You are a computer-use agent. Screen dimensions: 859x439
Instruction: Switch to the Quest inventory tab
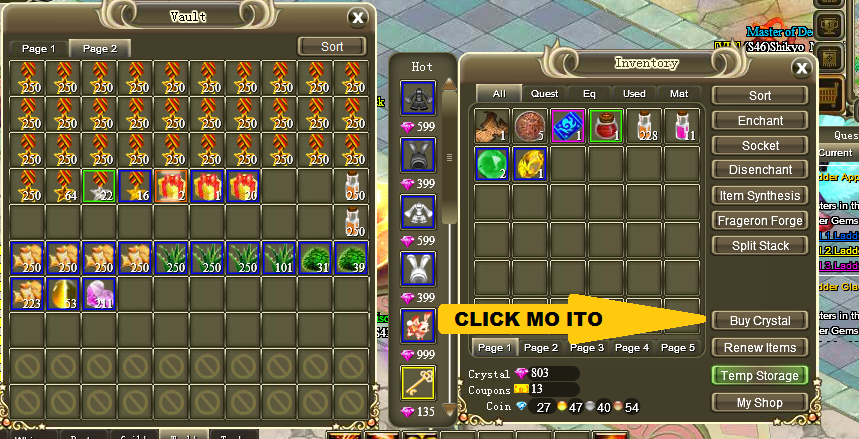tap(544, 94)
